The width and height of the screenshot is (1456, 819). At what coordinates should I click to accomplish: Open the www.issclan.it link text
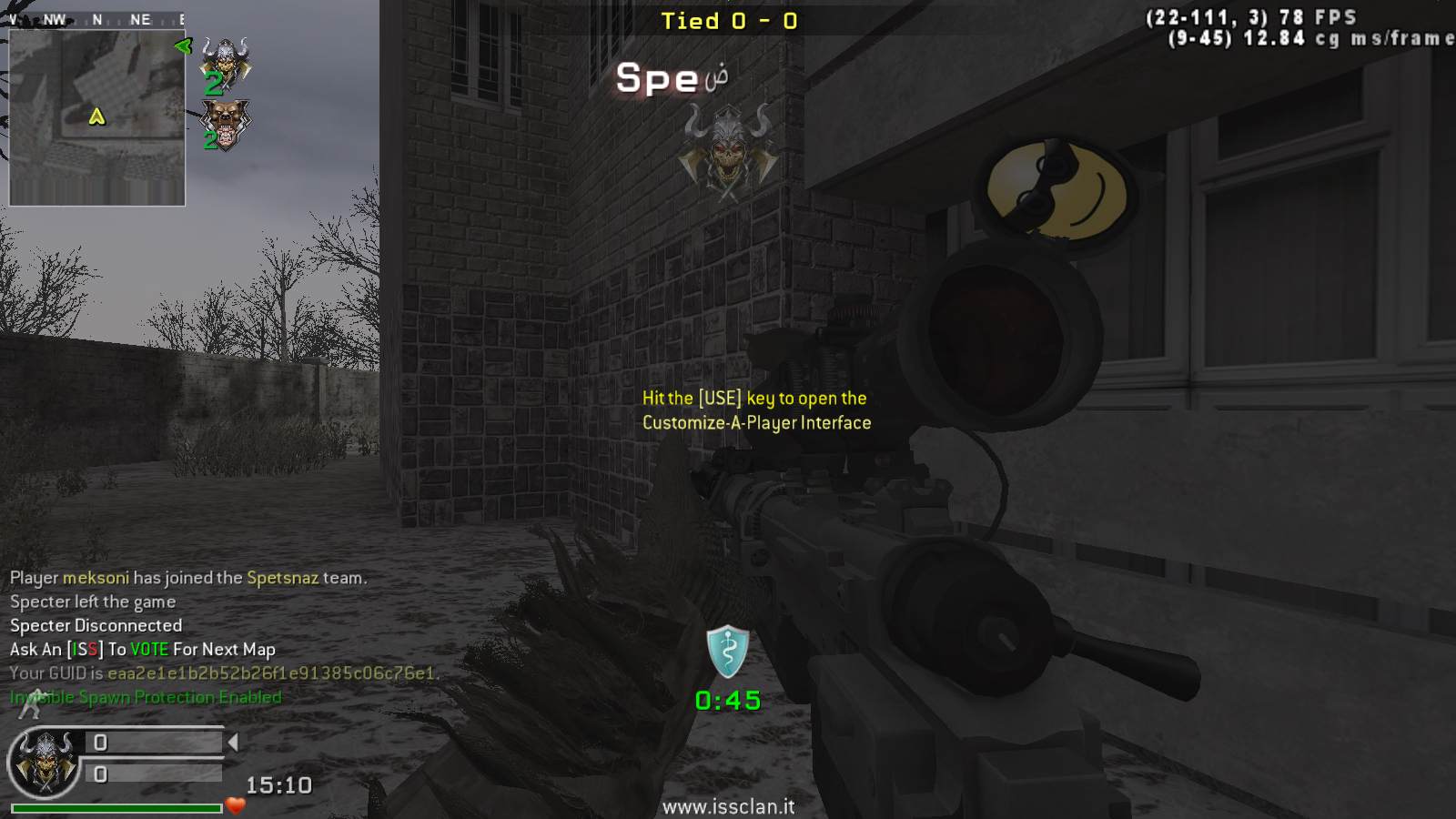click(728, 806)
